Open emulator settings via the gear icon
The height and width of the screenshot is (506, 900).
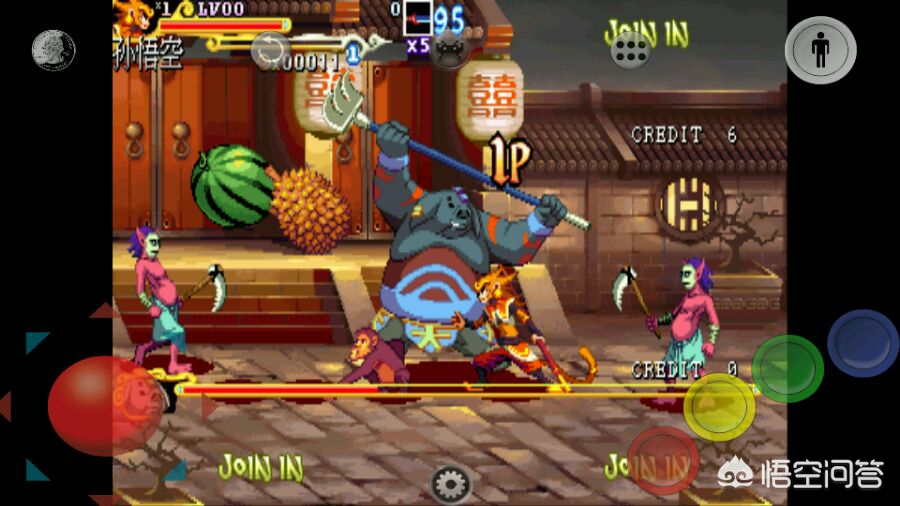[x=450, y=484]
